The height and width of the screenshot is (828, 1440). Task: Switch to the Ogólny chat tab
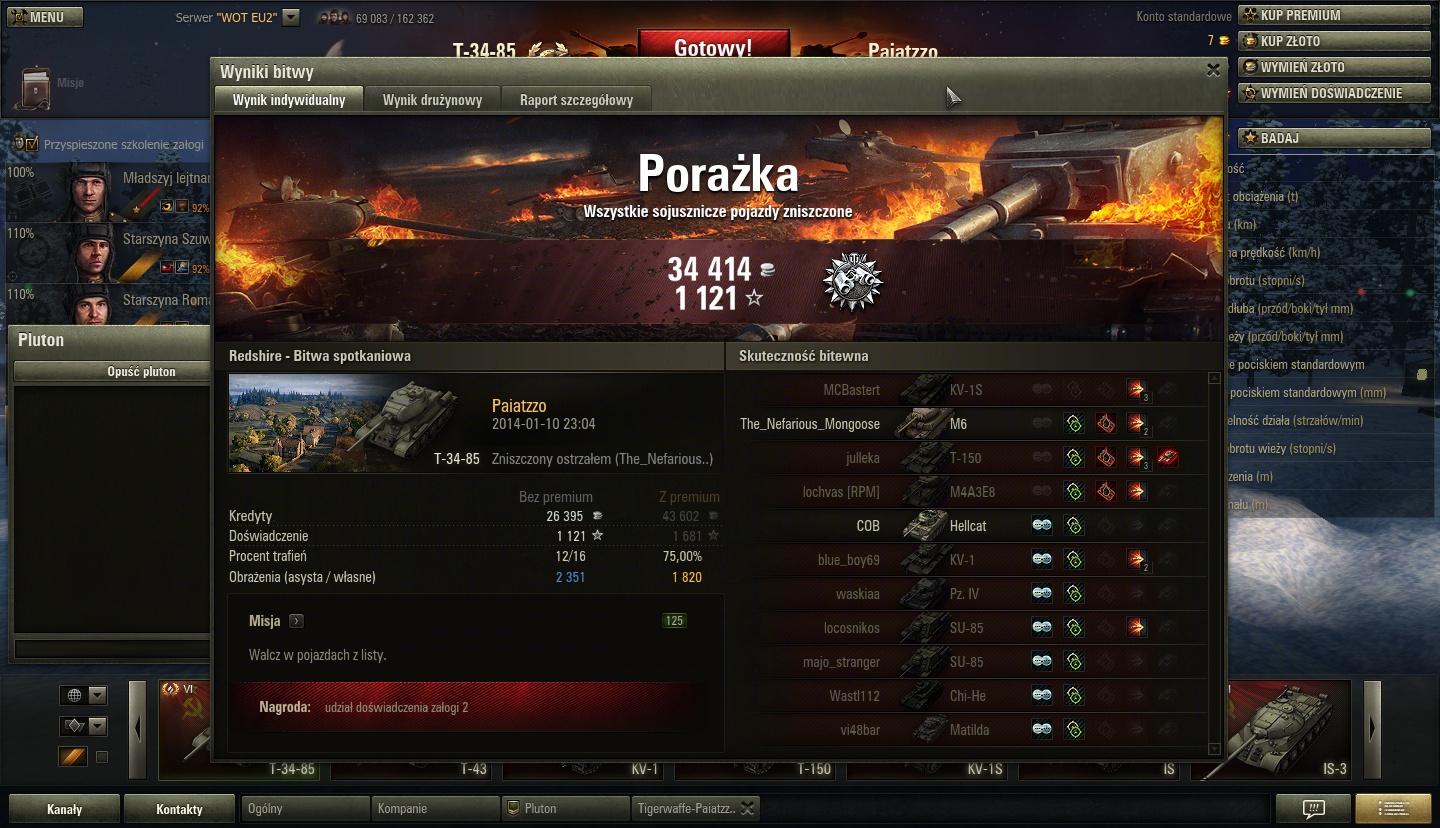tap(305, 808)
